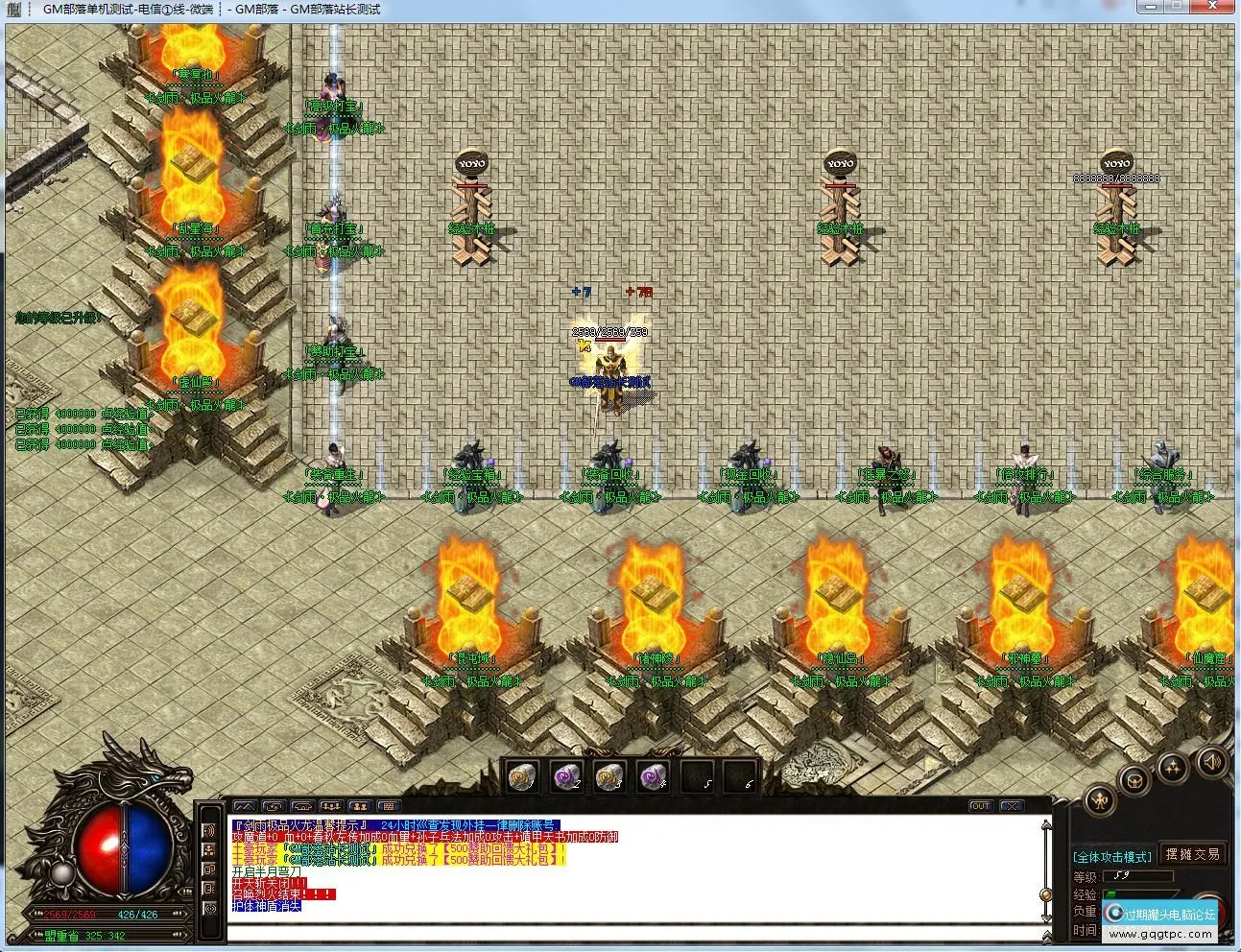Use the purple scroll in hotbar slot 4
The image size is (1241, 952).
point(654,777)
